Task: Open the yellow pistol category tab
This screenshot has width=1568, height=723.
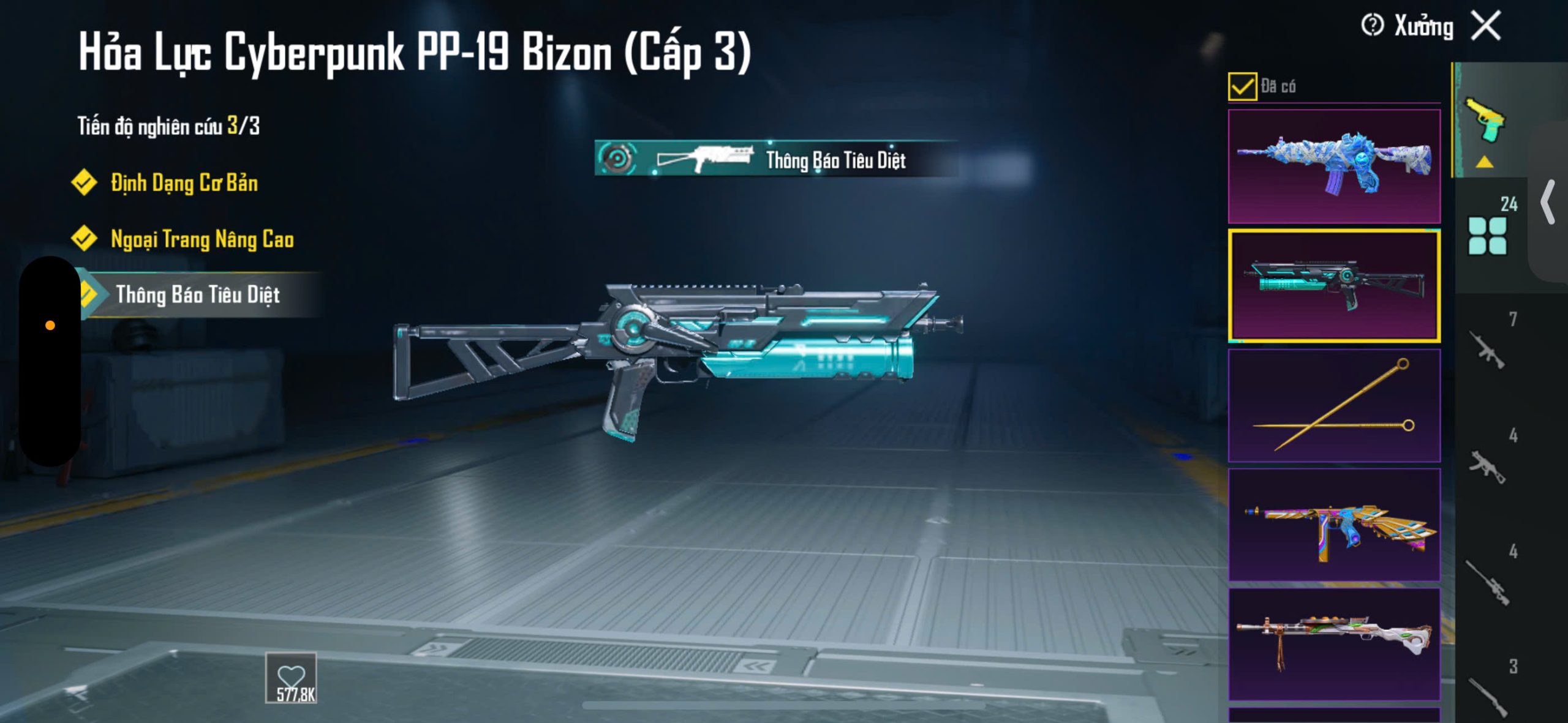Action: click(x=1485, y=121)
